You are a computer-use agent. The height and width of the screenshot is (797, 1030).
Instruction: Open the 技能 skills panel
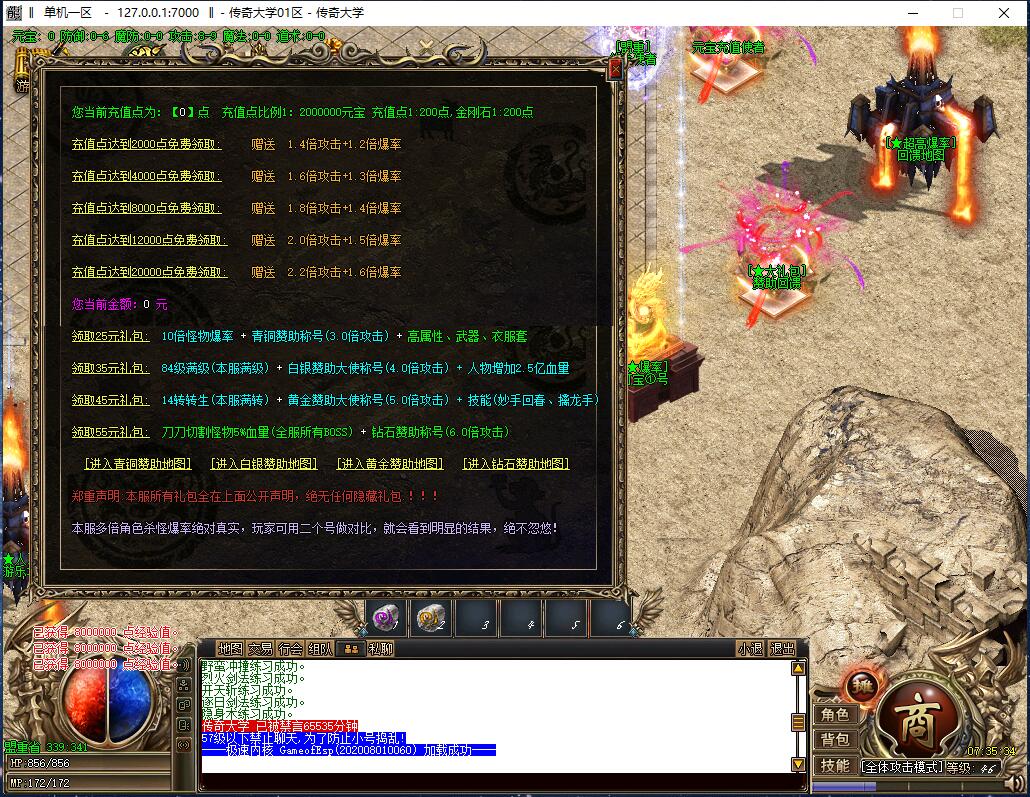coord(835,765)
